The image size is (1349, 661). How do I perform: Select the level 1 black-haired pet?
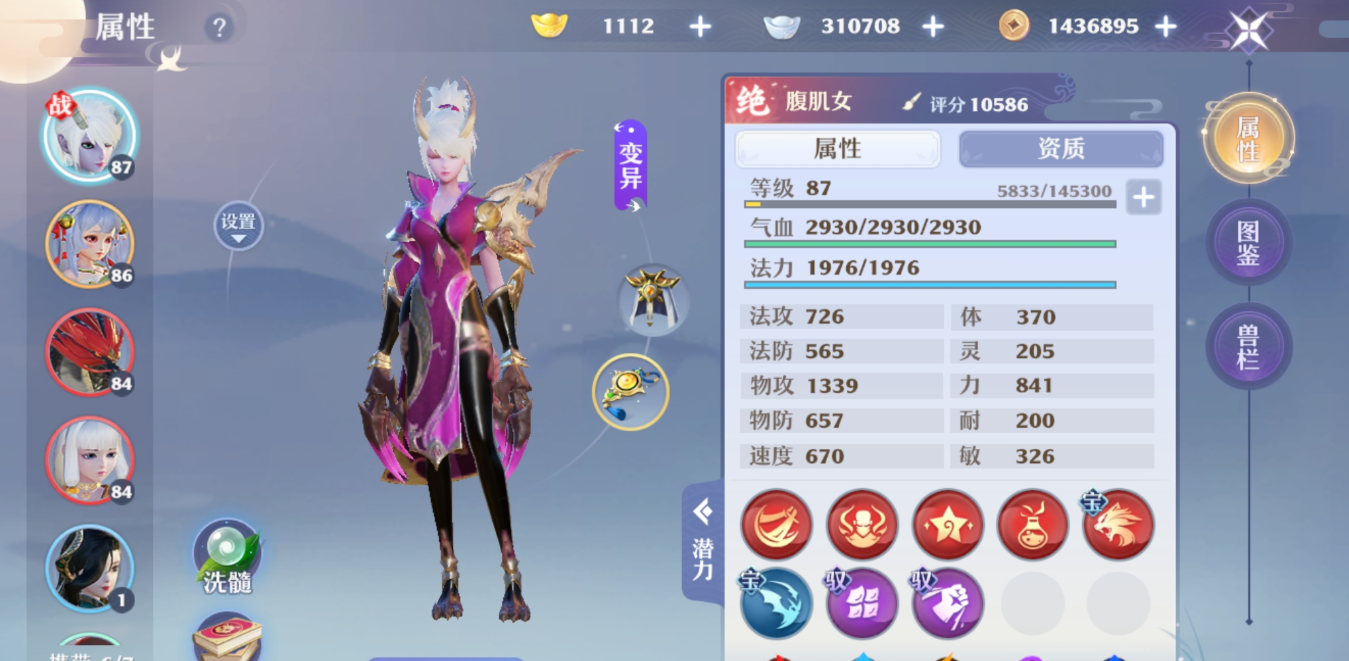click(x=89, y=568)
